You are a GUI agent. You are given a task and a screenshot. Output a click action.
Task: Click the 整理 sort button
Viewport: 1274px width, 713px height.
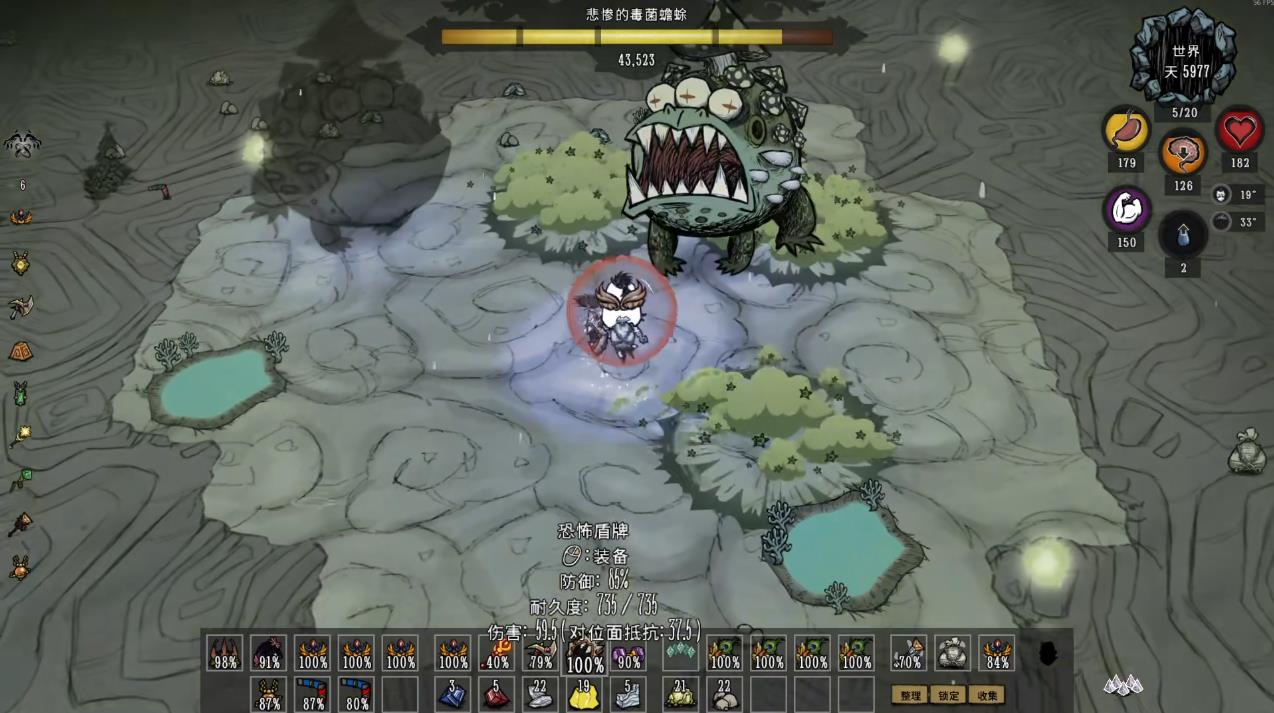click(x=910, y=695)
